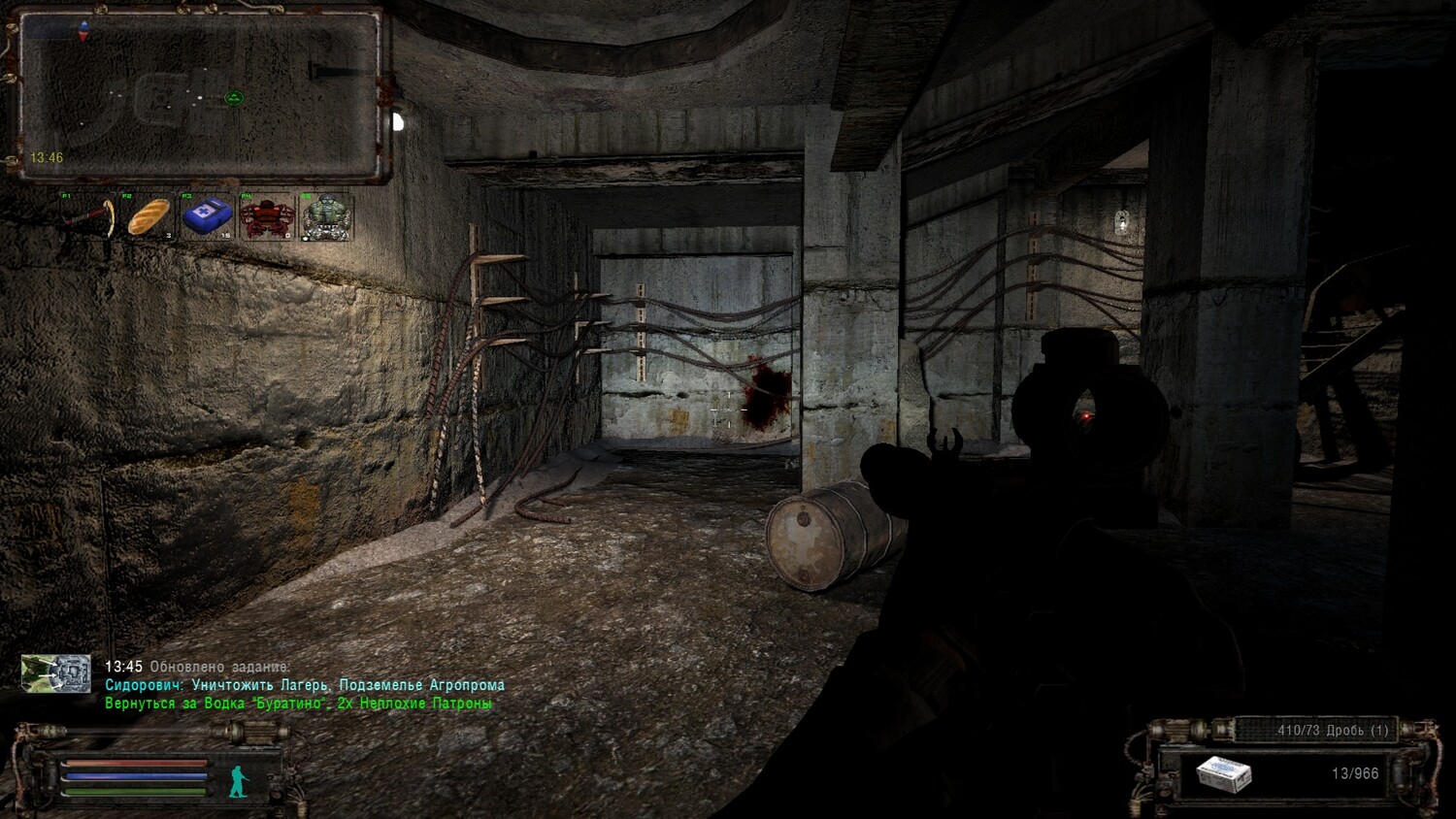This screenshot has height=819, width=1456.
Task: Open the task update map thumbnail
Action: pos(56,673)
